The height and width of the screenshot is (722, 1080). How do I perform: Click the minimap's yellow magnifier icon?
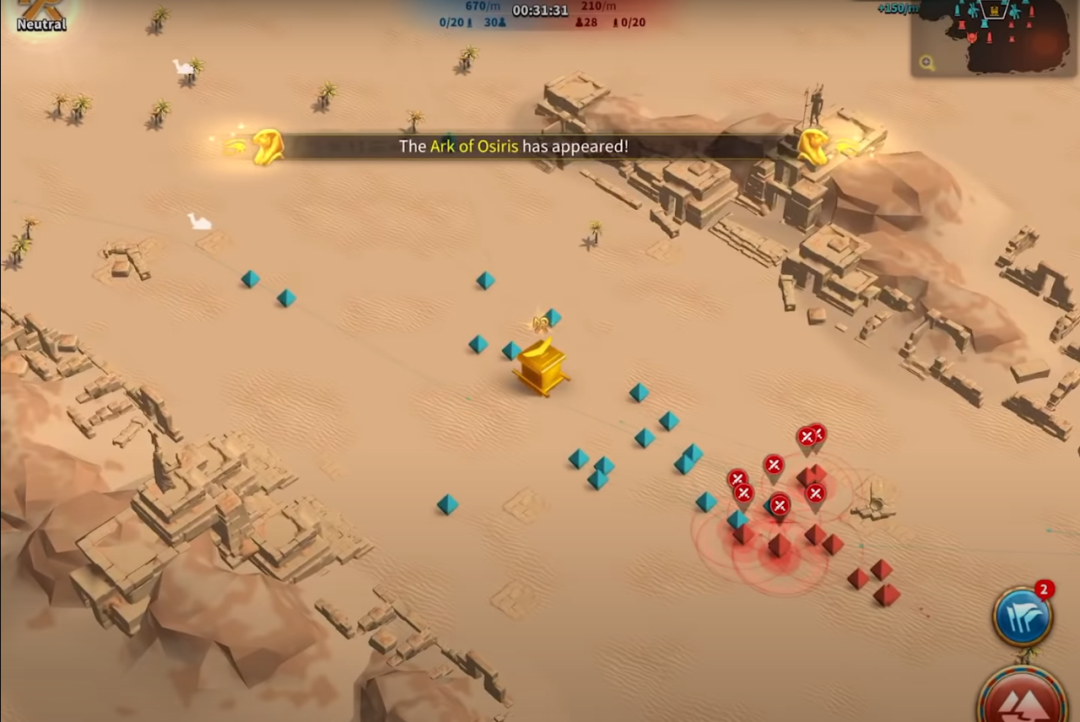928,63
